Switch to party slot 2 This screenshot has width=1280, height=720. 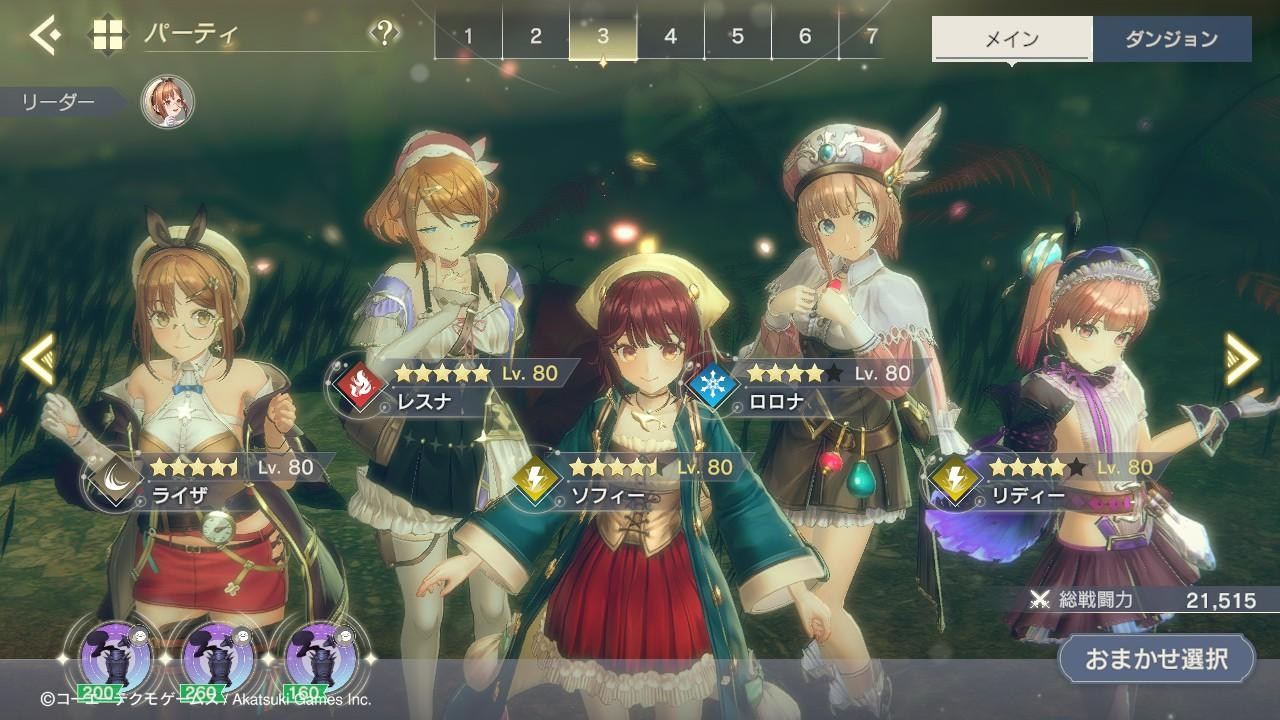535,37
